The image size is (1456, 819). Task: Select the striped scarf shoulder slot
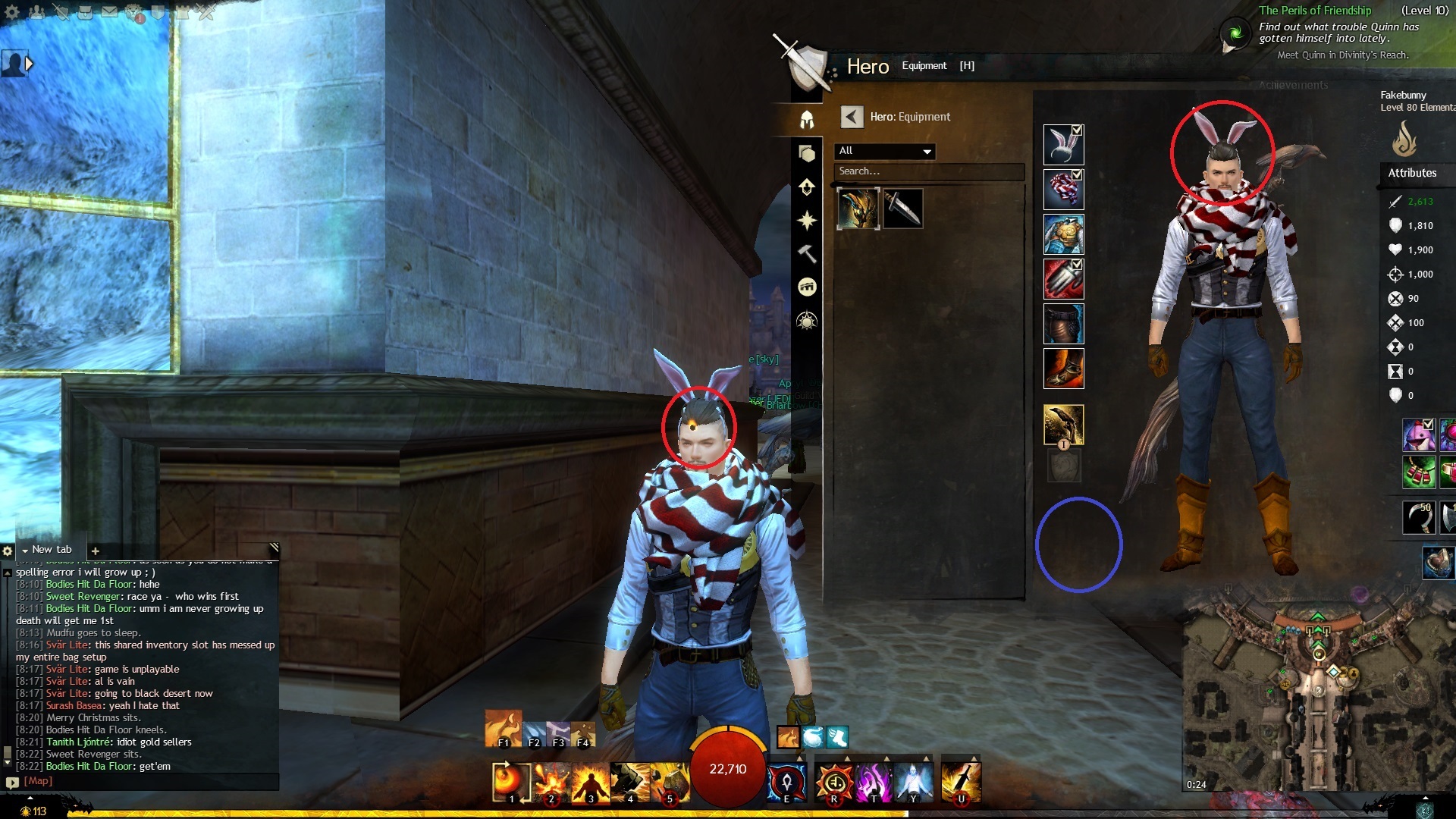(x=1062, y=190)
